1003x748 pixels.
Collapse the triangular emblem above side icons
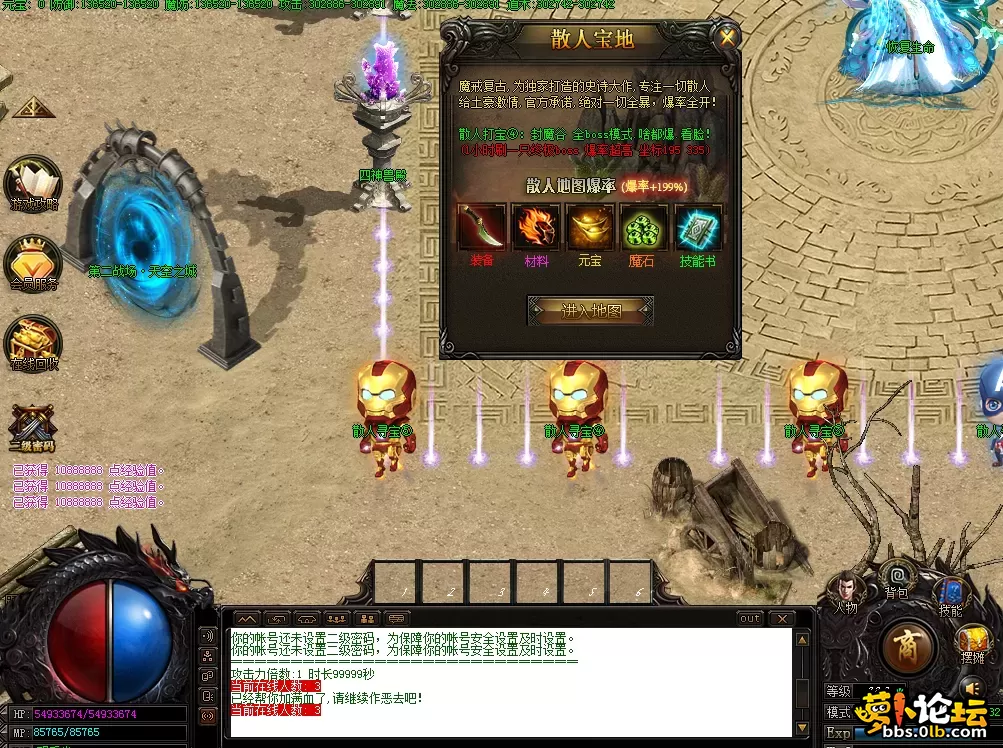(33, 106)
